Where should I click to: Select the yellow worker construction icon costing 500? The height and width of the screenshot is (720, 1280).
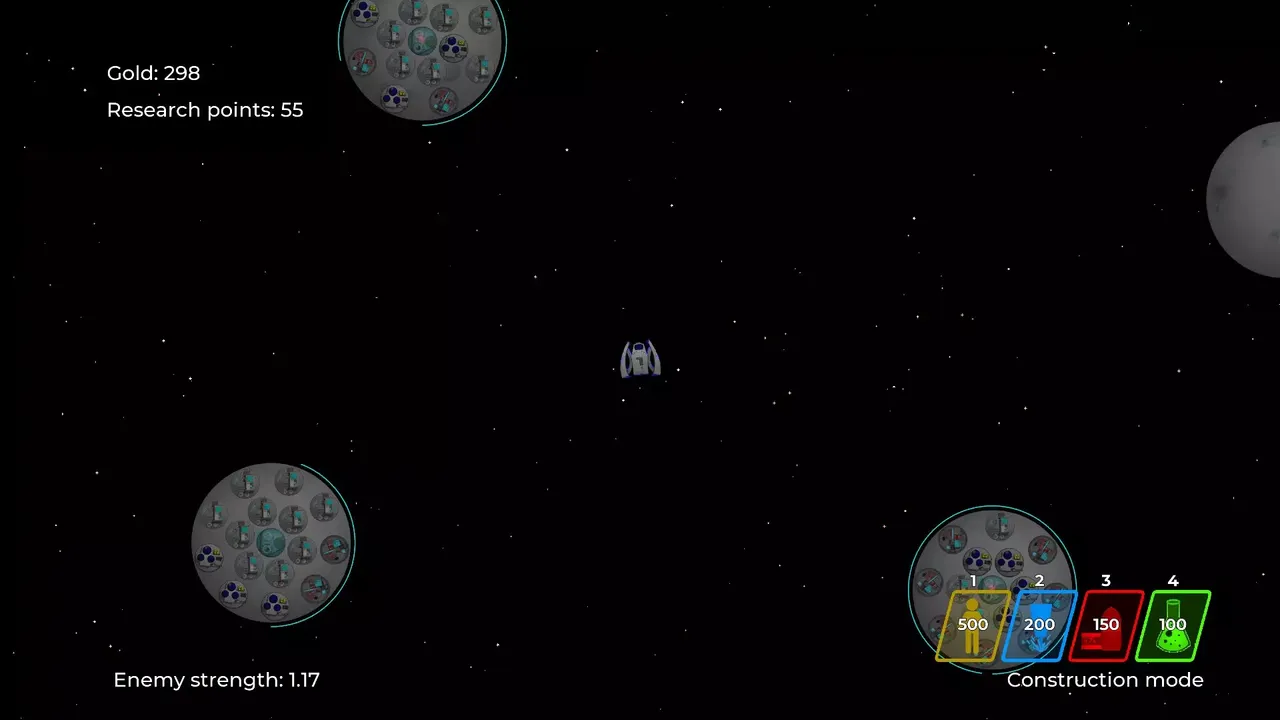point(971,624)
